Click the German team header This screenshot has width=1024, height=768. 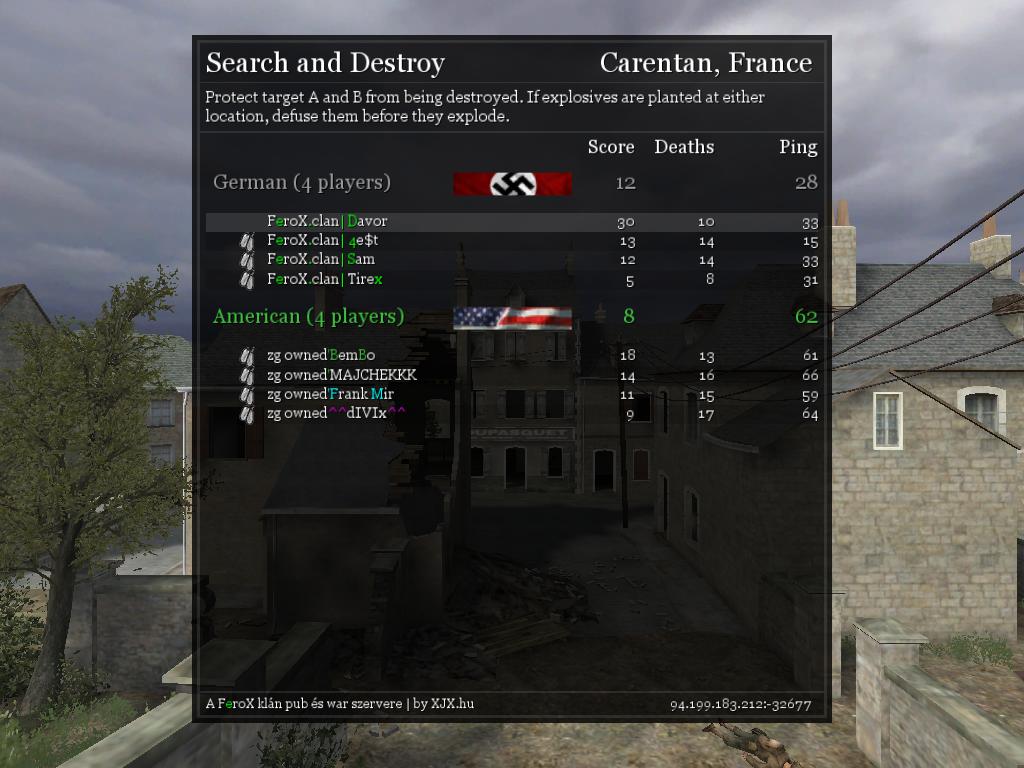point(302,182)
